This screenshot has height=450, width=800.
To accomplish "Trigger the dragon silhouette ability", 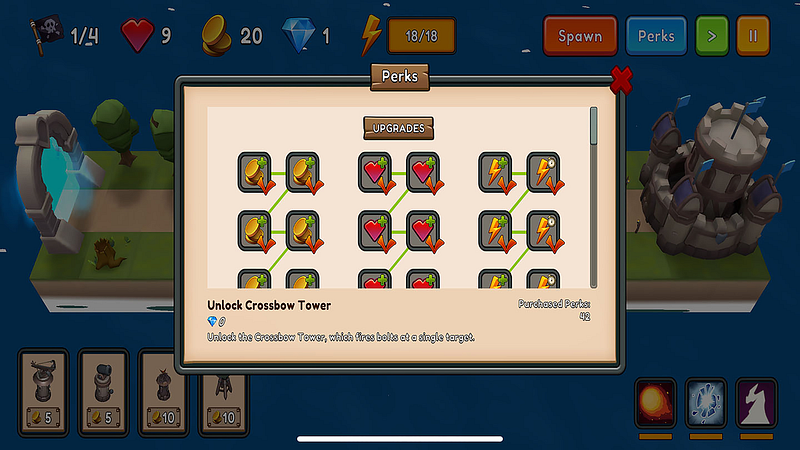I will [x=756, y=402].
